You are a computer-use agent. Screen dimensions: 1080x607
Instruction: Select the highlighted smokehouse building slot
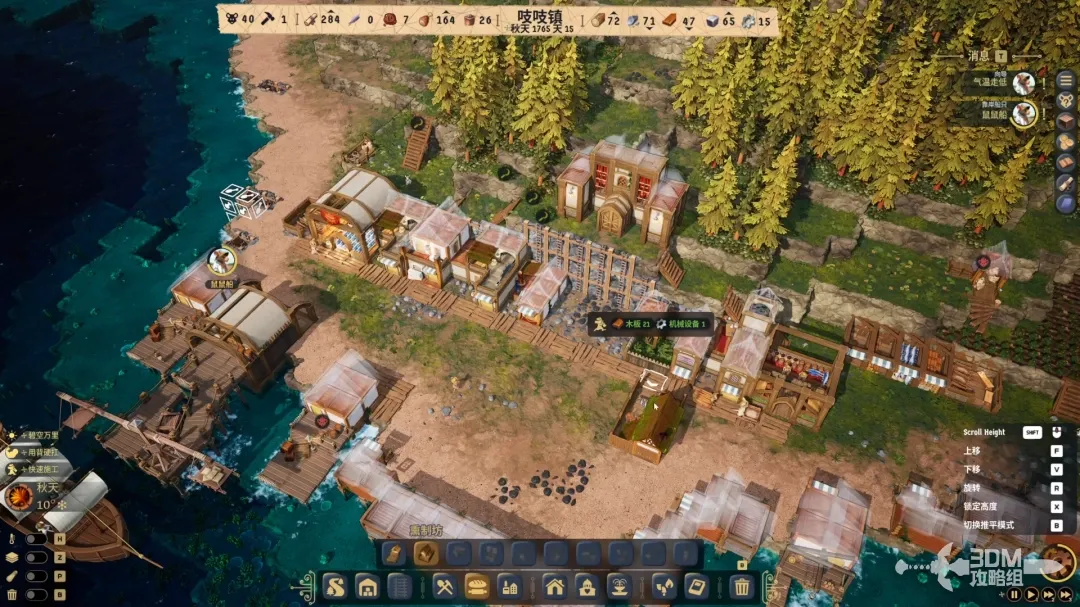pos(426,553)
